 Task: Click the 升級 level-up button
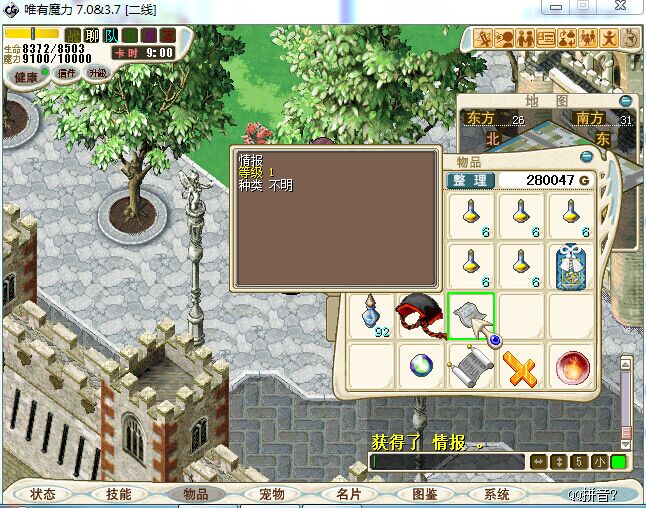click(x=97, y=73)
